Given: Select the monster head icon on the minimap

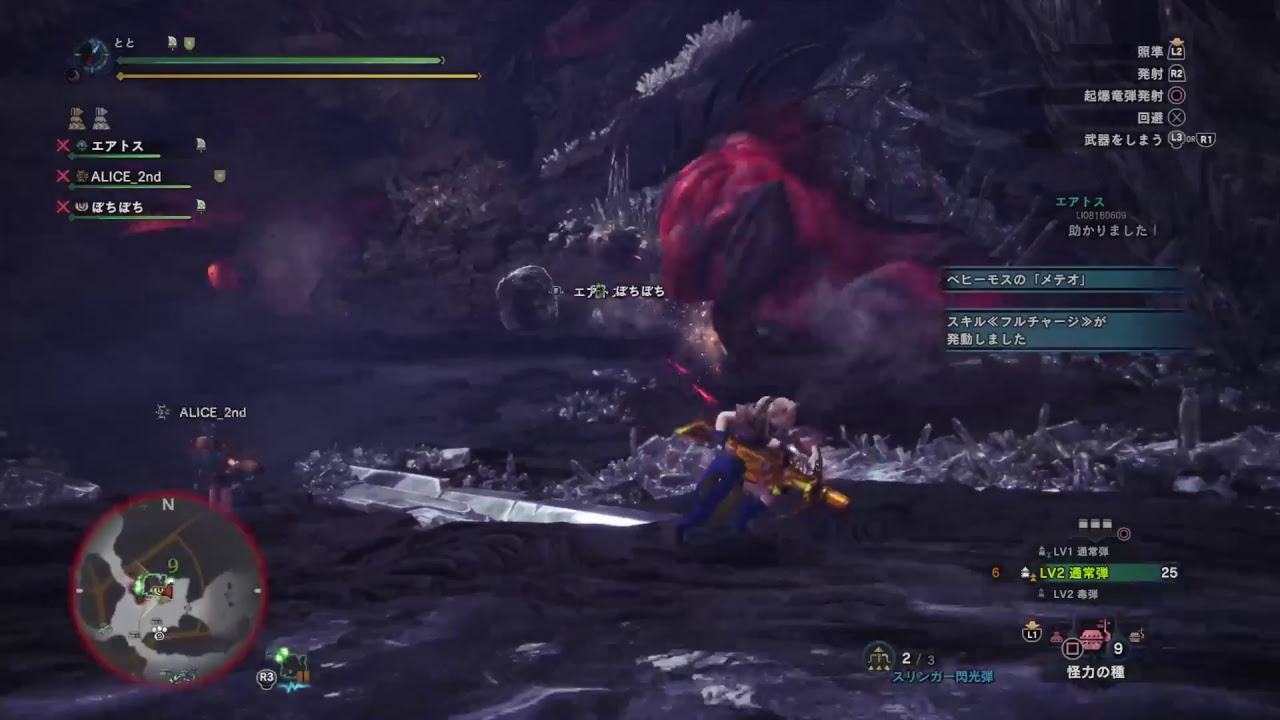Looking at the screenshot, I should pos(159,591).
